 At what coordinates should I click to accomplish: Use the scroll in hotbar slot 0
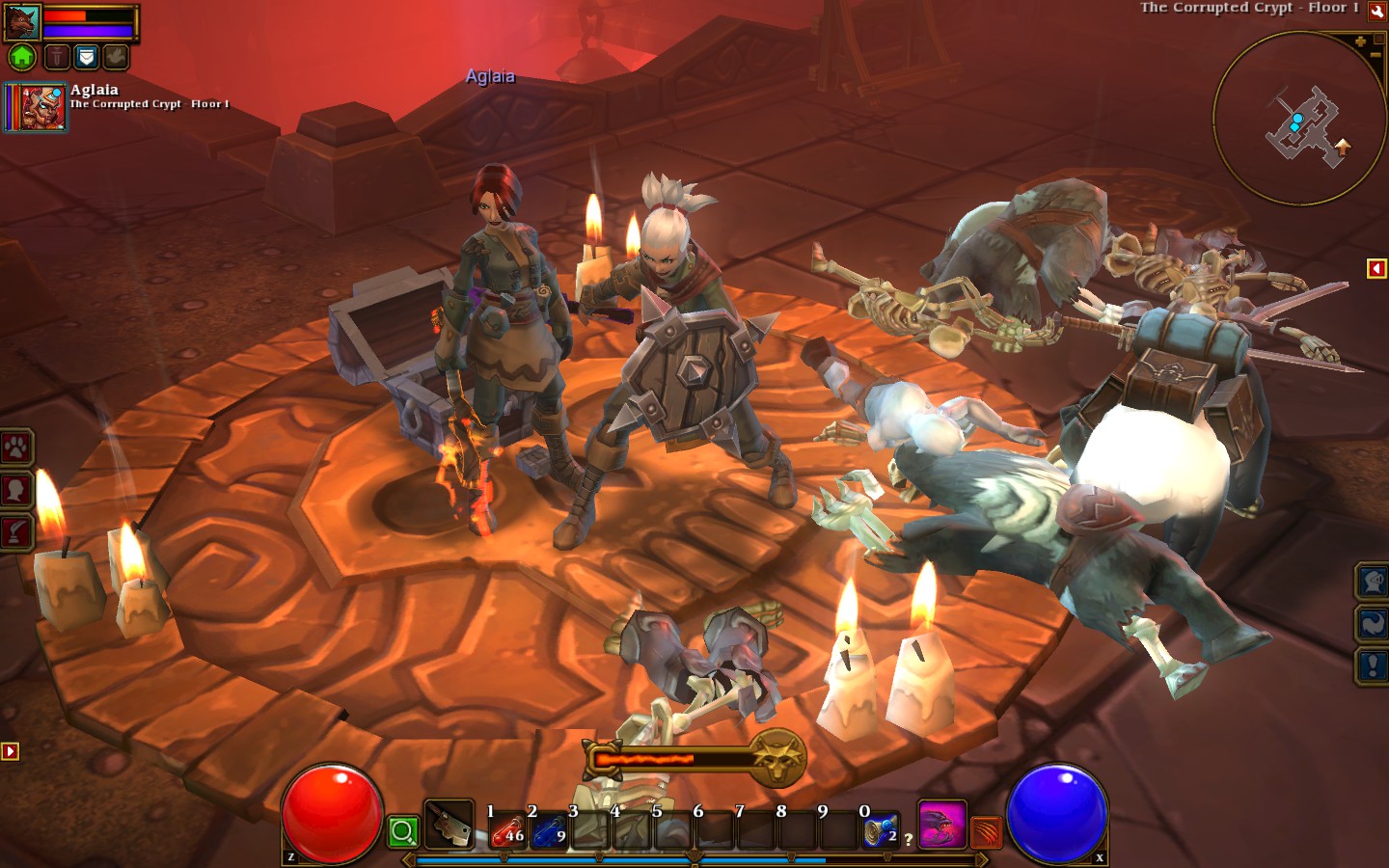coord(881,829)
